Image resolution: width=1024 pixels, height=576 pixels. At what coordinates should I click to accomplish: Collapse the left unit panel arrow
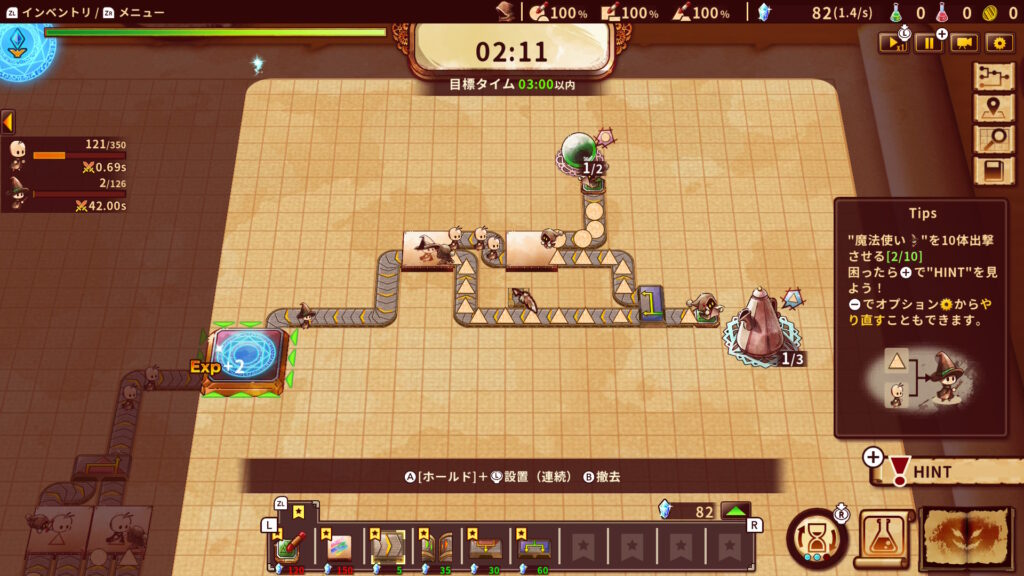7,122
